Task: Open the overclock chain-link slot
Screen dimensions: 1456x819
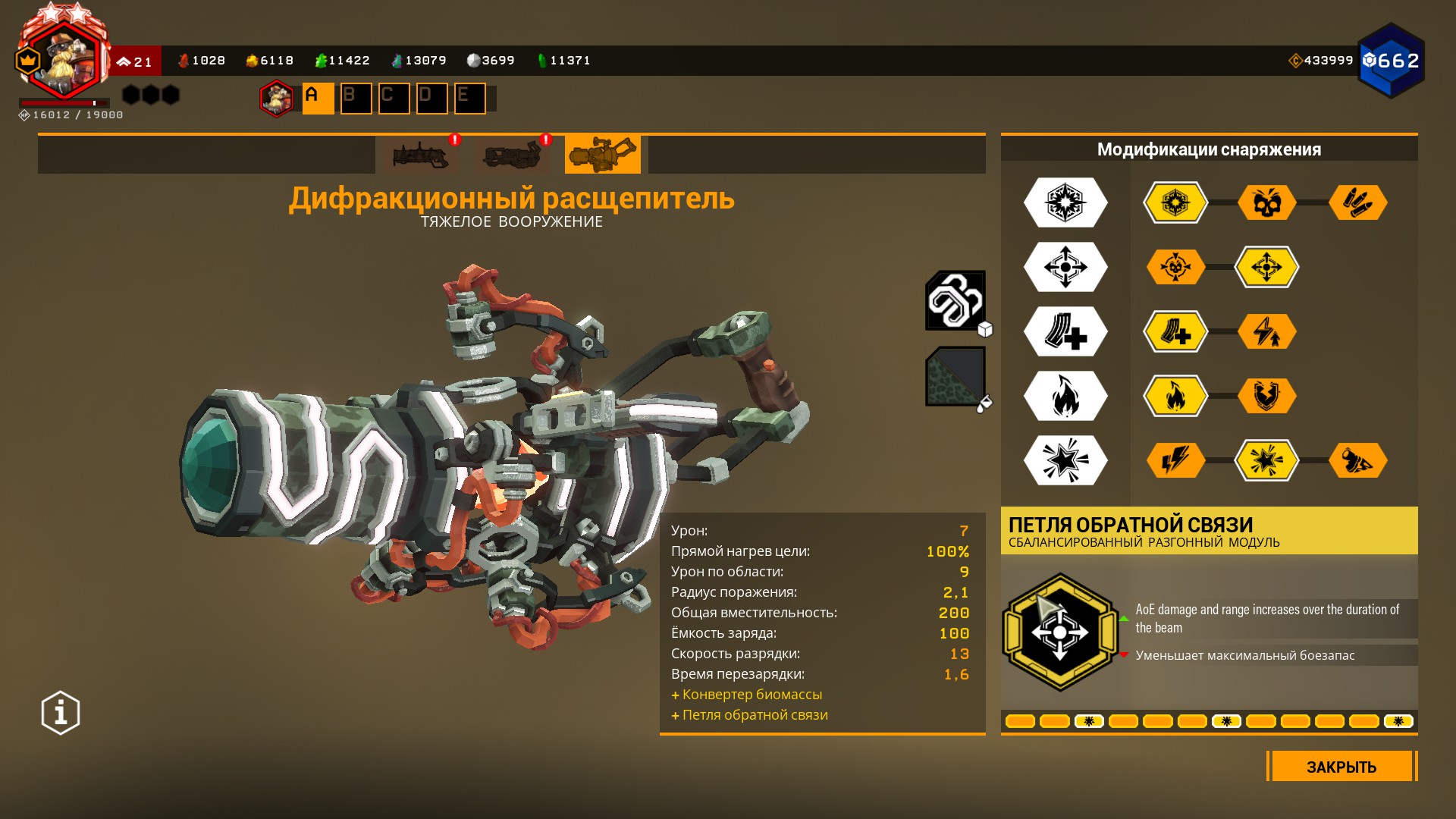Action: [955, 300]
